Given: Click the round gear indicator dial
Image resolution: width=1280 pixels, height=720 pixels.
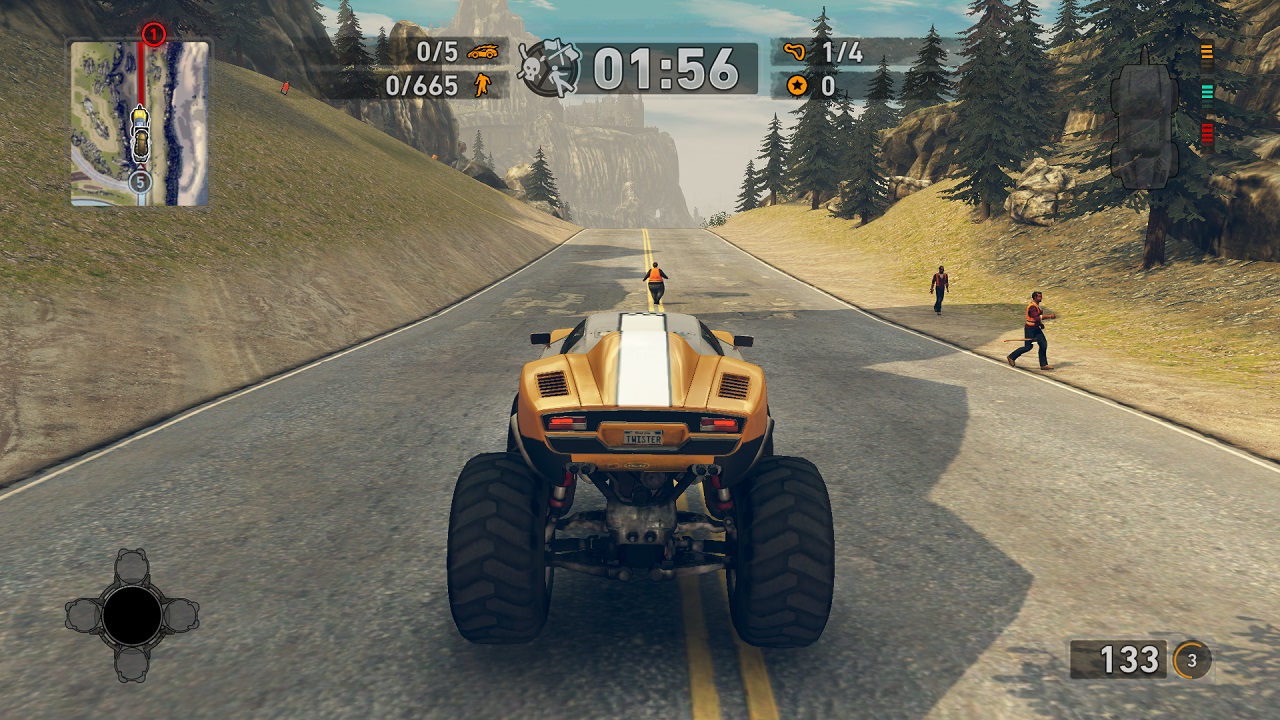Looking at the screenshot, I should click(1192, 660).
